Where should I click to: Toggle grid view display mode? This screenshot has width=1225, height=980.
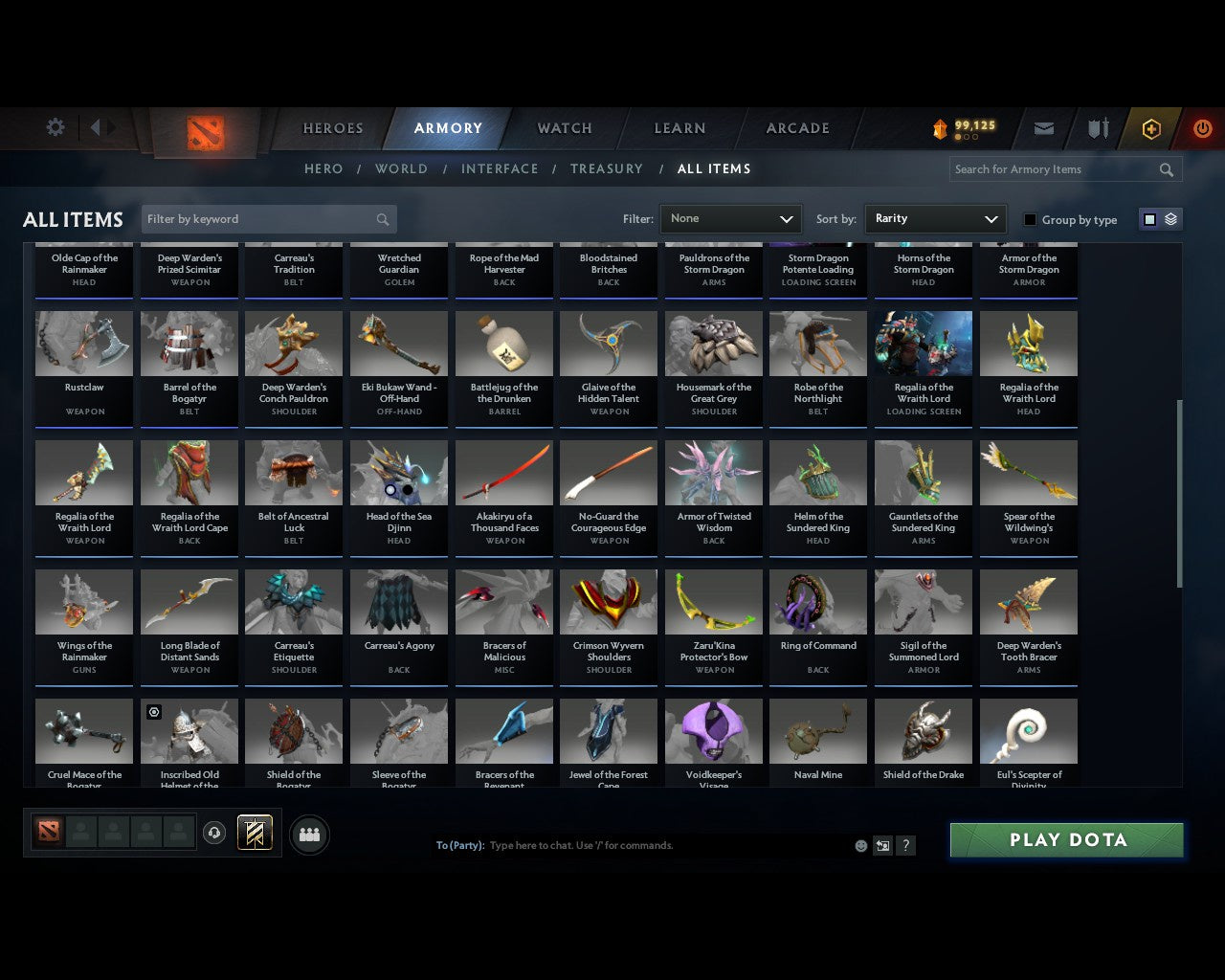tap(1148, 218)
